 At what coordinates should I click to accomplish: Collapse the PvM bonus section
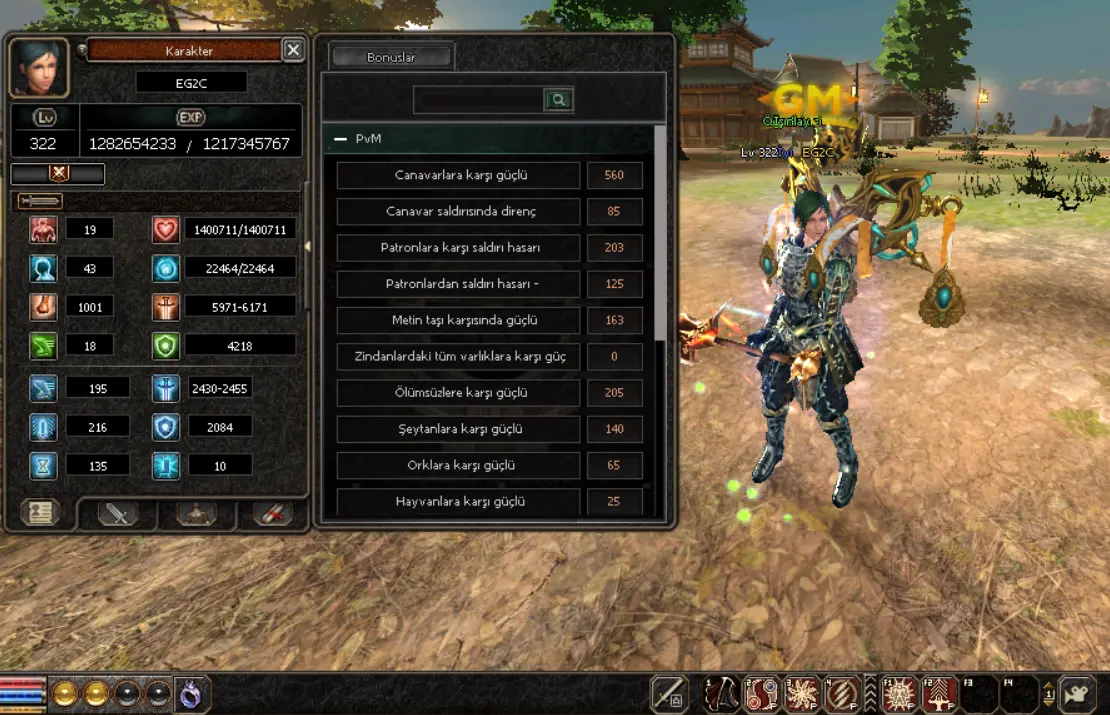(x=340, y=139)
